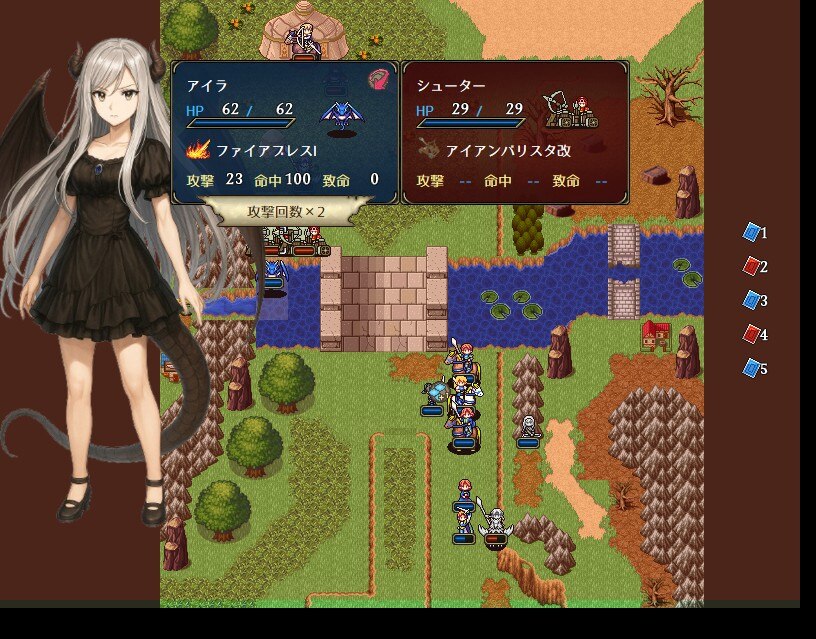Click the pink shield icon in アイラ's panel

378,79
